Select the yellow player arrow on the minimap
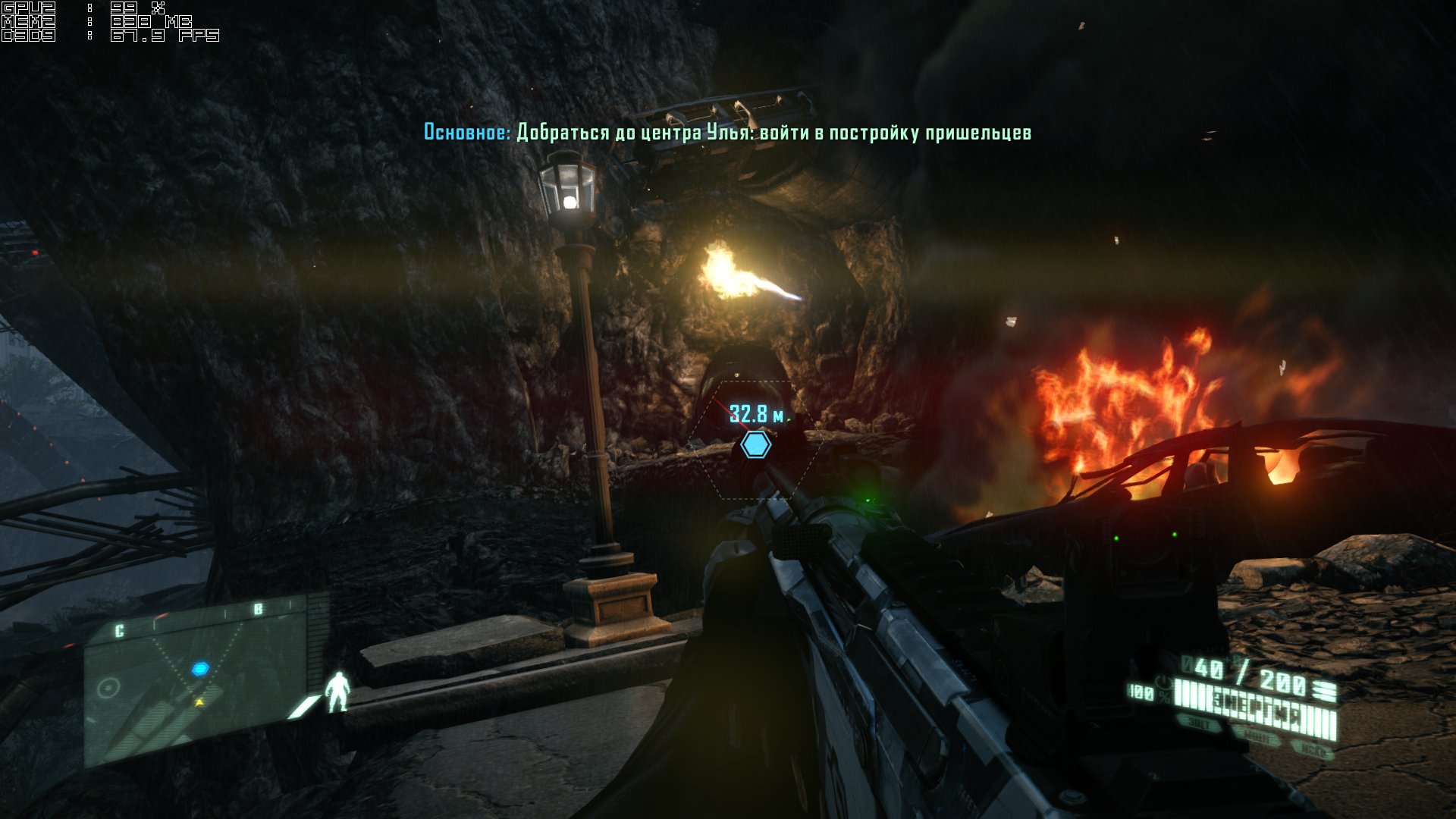Image resolution: width=1456 pixels, height=819 pixels. point(199,702)
